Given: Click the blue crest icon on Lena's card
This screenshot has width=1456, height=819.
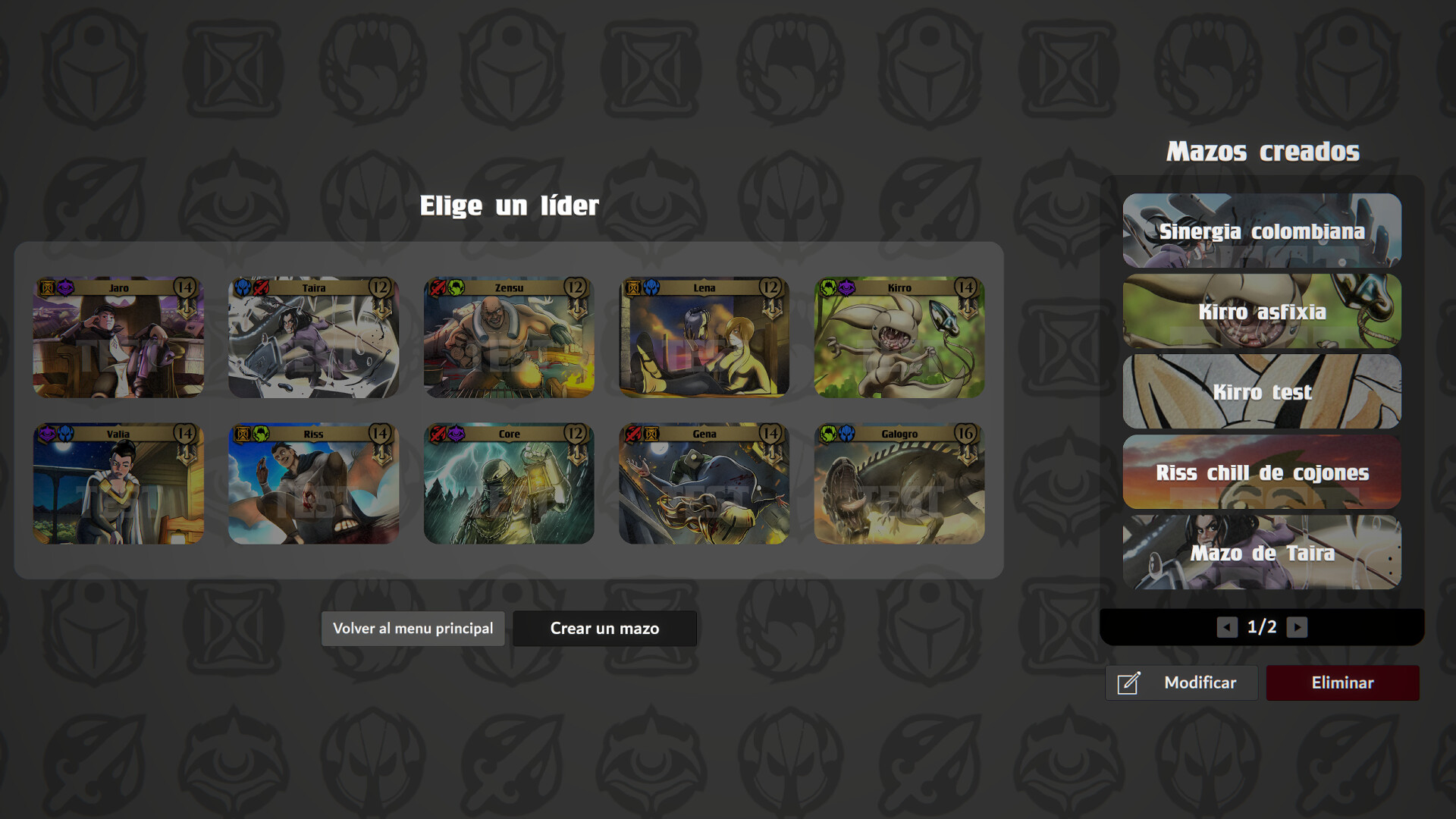Looking at the screenshot, I should tap(651, 287).
